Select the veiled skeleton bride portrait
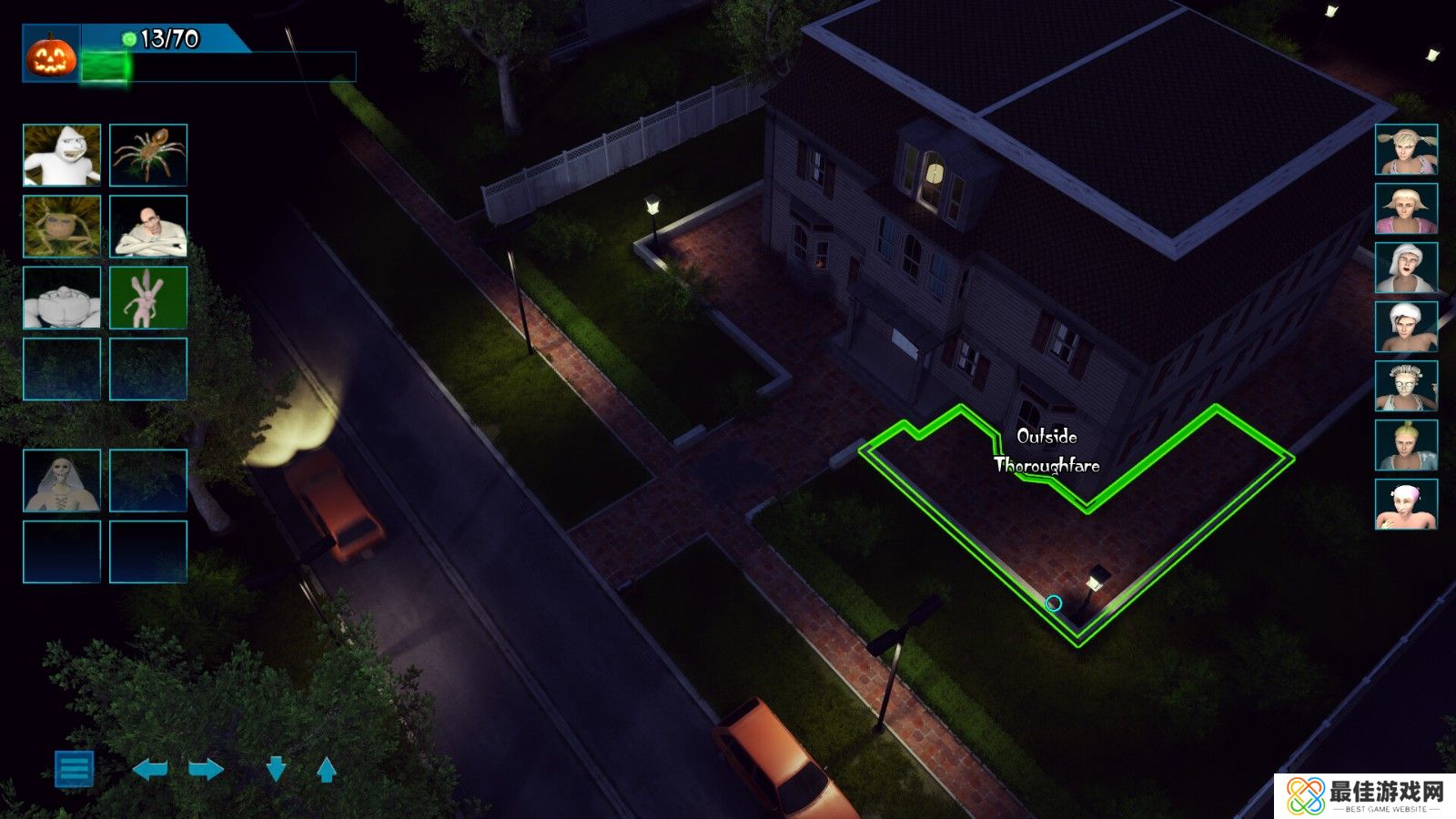Screen dimensions: 1456x819 point(62,480)
